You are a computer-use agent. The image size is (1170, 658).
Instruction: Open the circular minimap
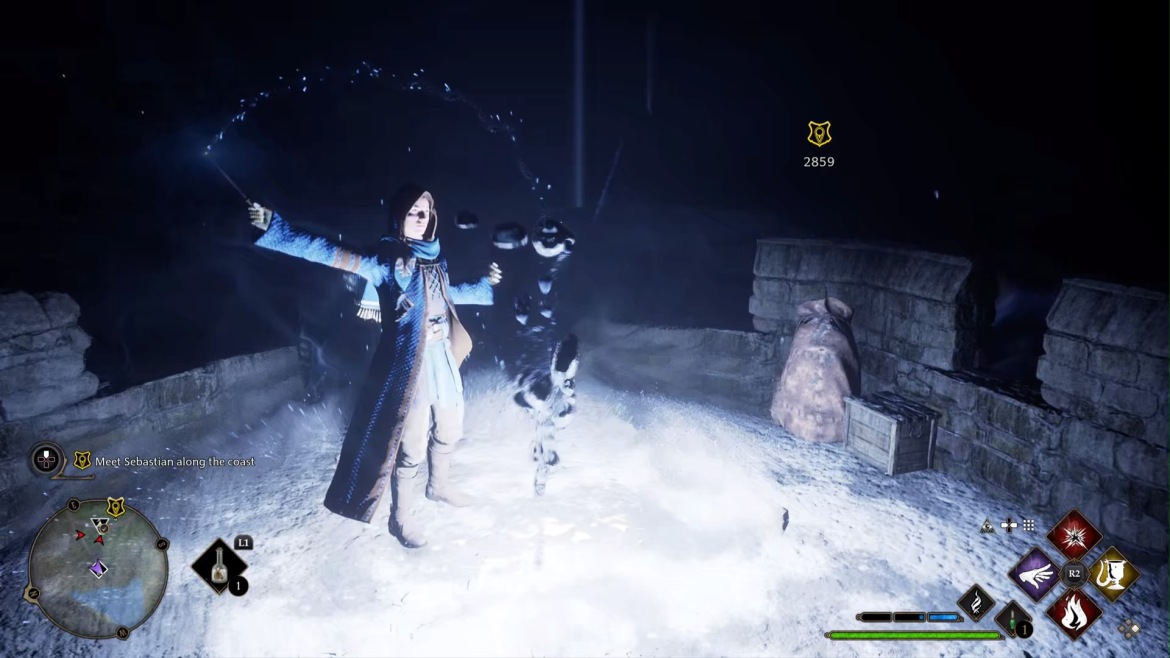coord(98,568)
